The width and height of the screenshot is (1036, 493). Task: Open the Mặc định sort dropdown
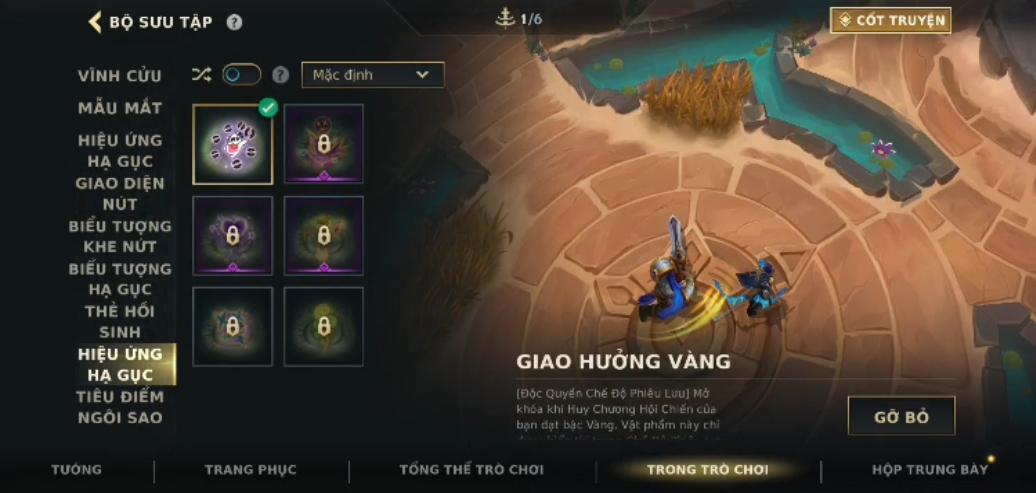pyautogui.click(x=372, y=75)
